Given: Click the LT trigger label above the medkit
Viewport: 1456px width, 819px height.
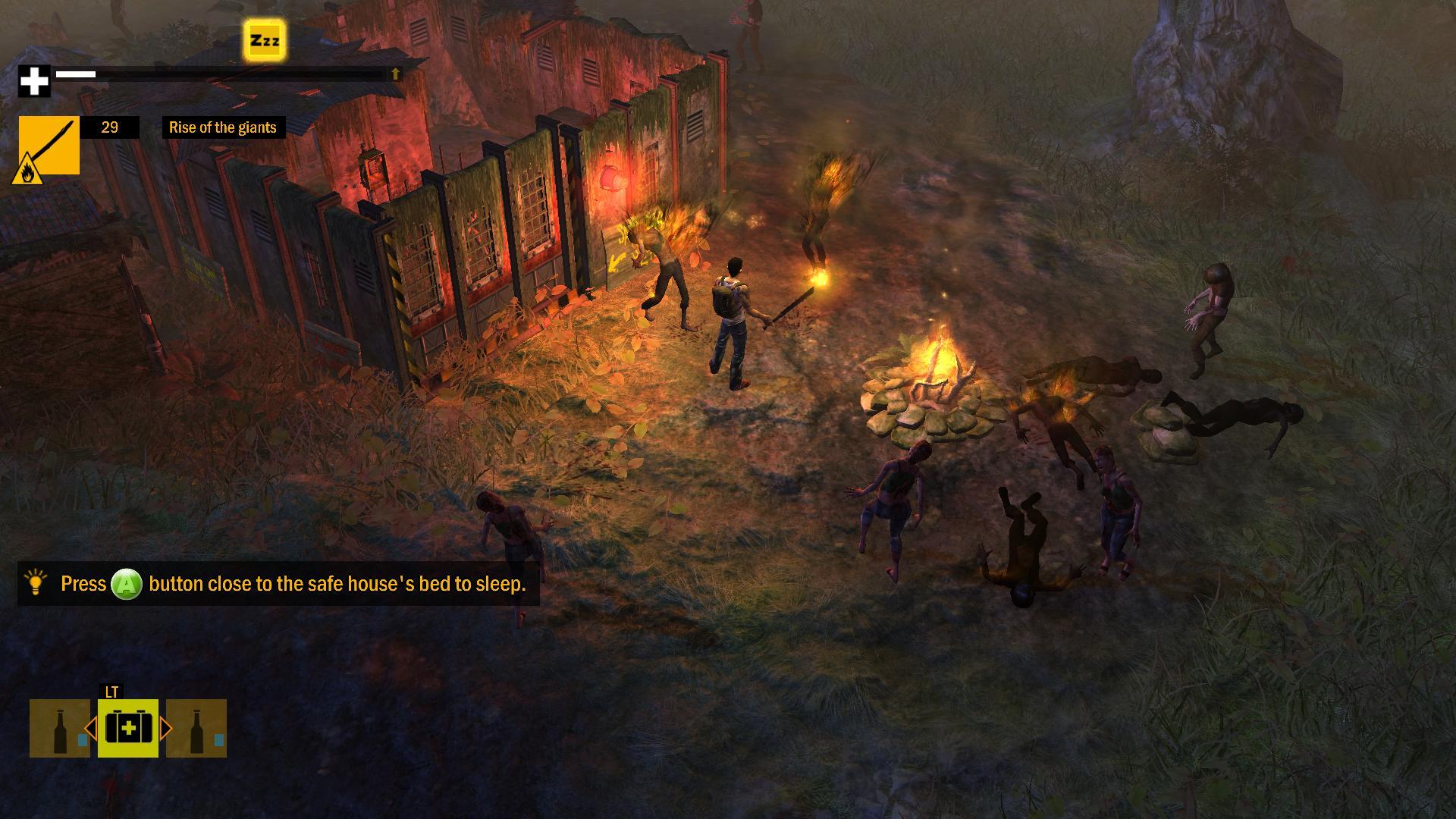Looking at the screenshot, I should (x=110, y=693).
